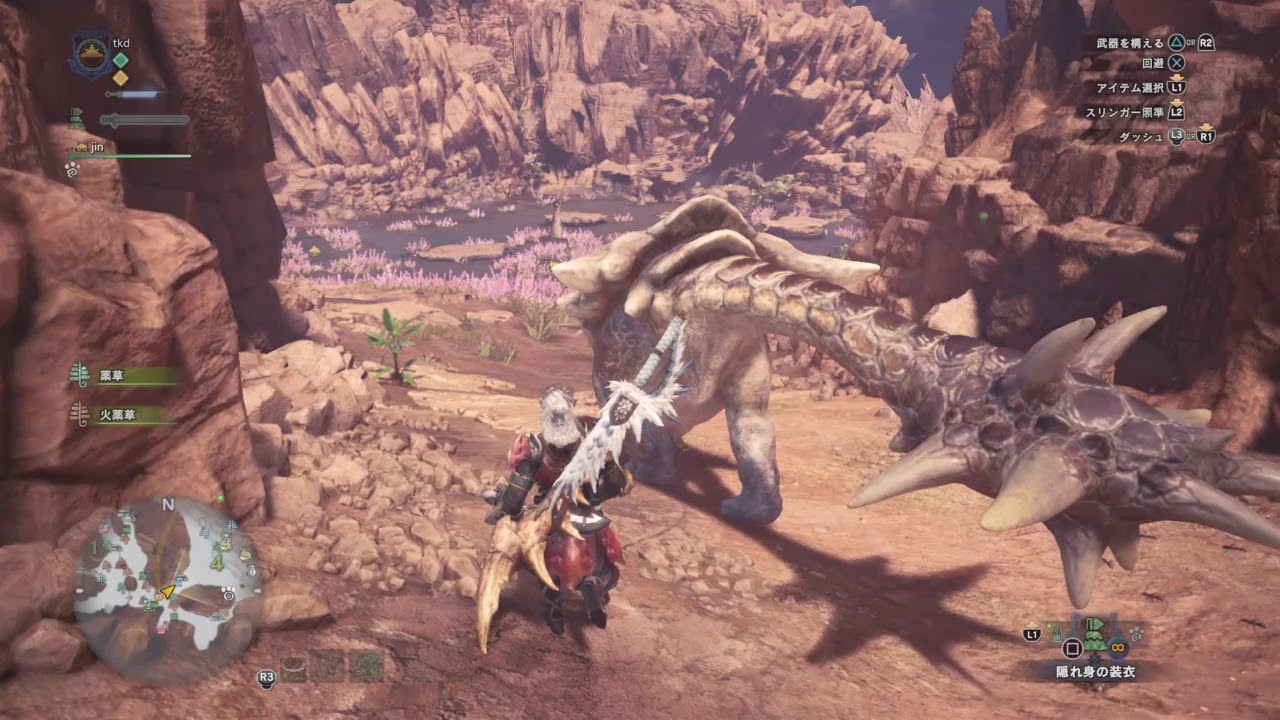Select the green slinger ammo shortcut slot
Viewport: 1280px width, 720px height.
(367, 667)
